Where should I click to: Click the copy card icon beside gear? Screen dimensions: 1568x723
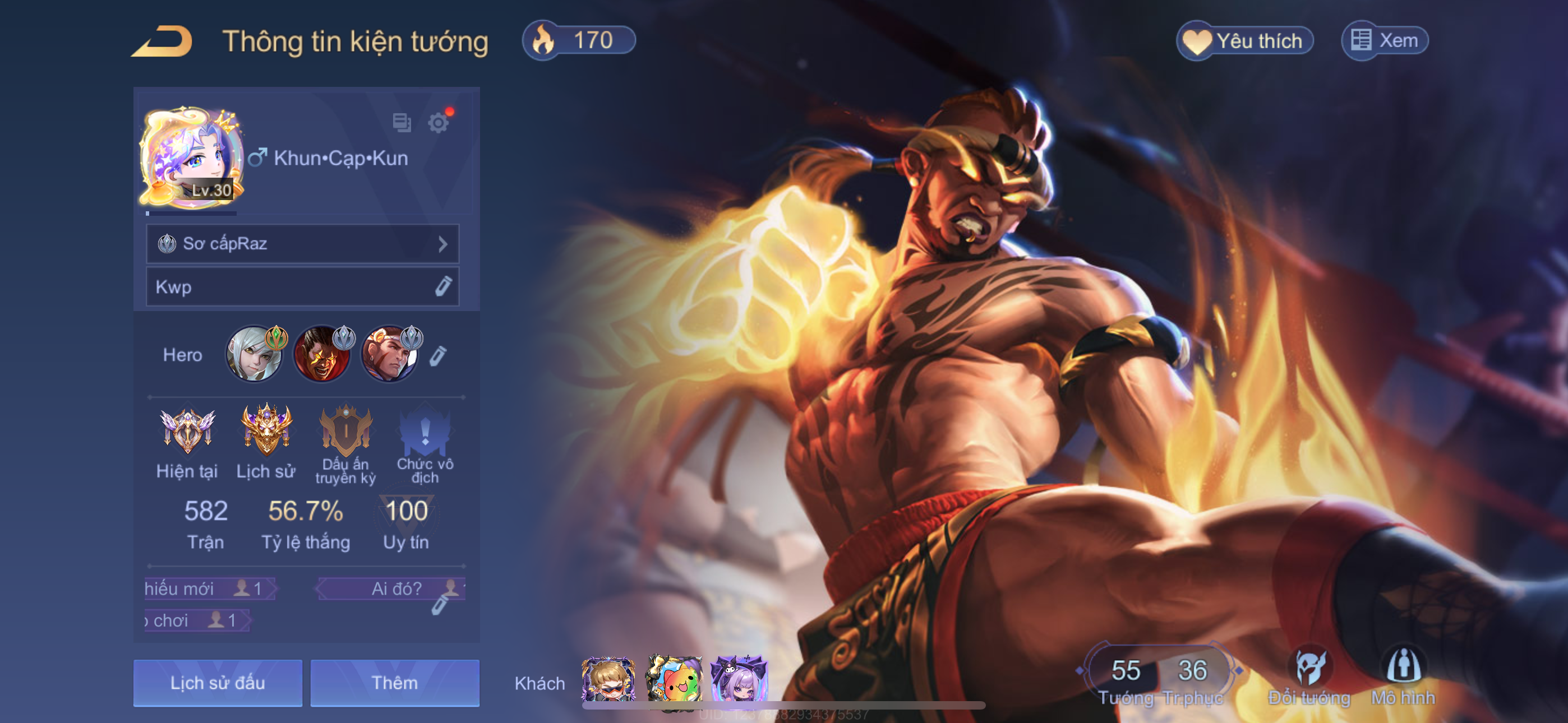pyautogui.click(x=402, y=122)
